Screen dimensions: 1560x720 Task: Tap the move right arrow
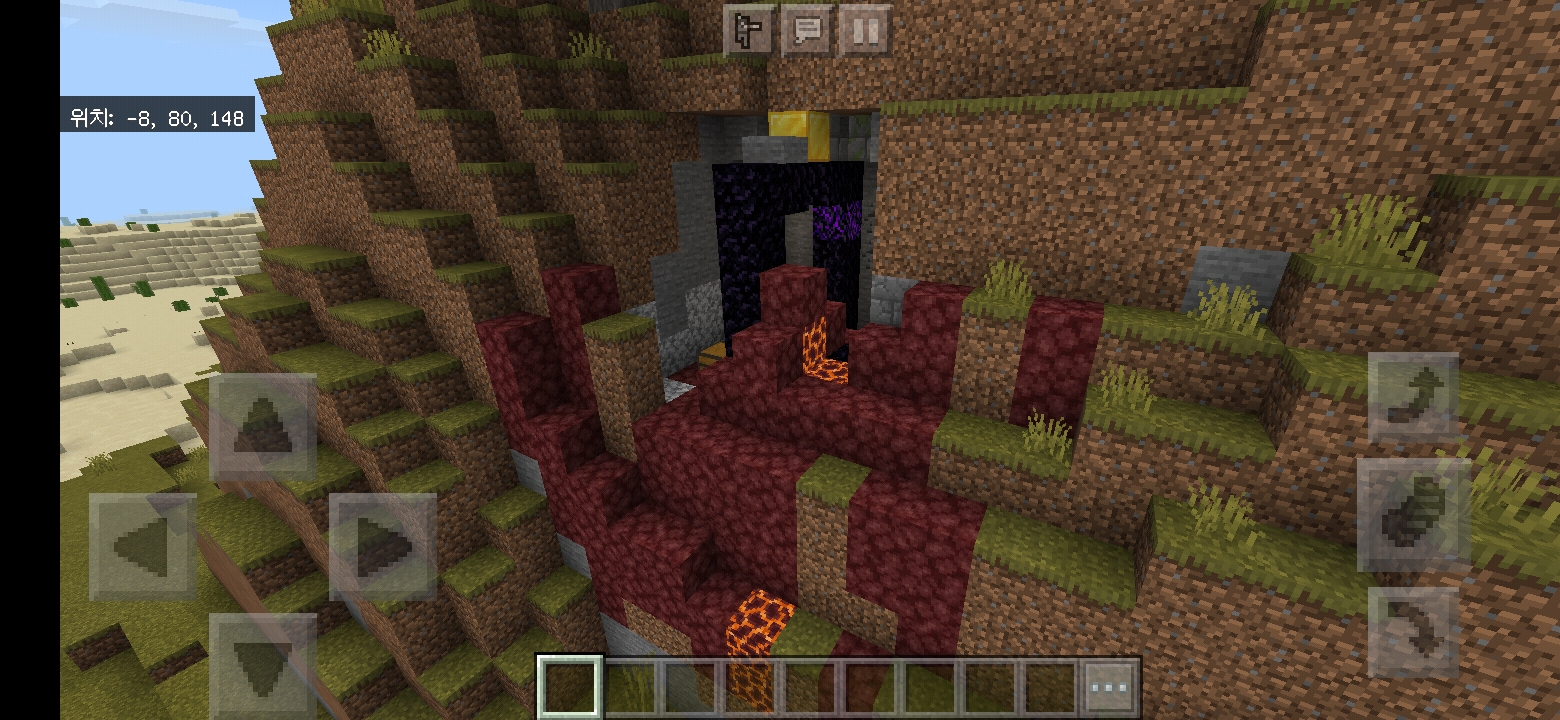[x=383, y=547]
